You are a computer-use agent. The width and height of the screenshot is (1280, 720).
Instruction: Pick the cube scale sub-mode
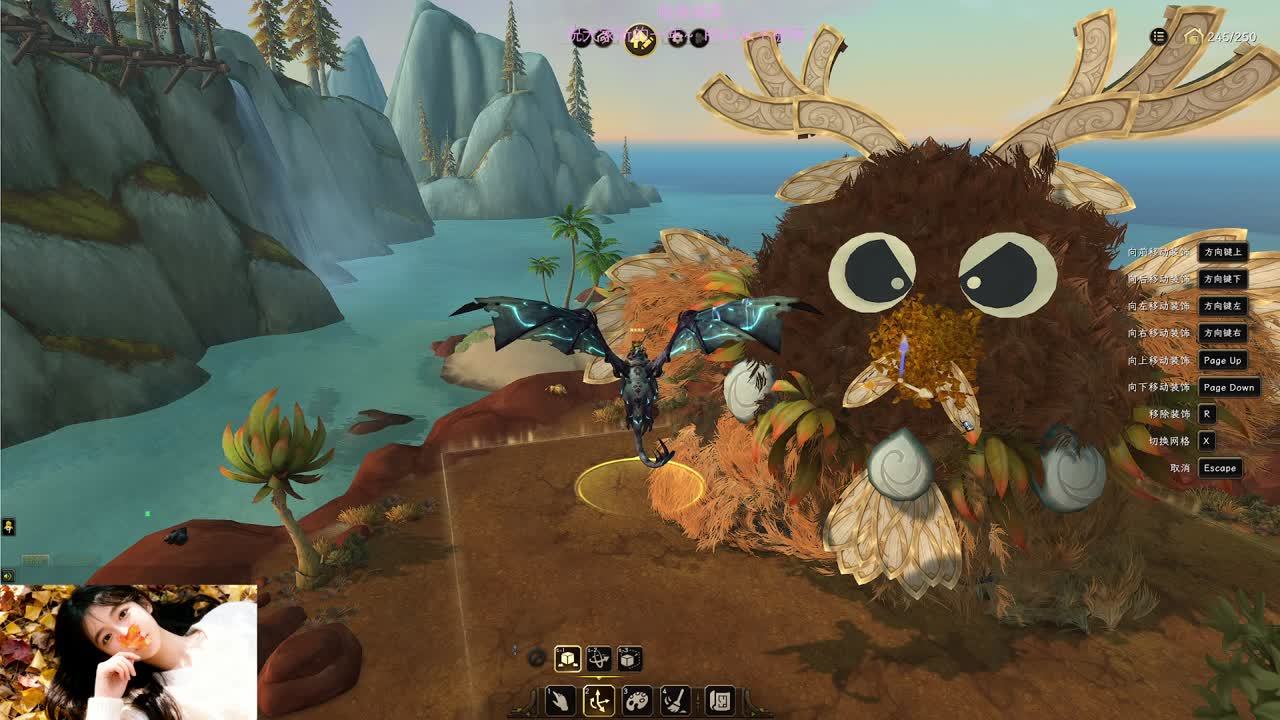coord(629,658)
